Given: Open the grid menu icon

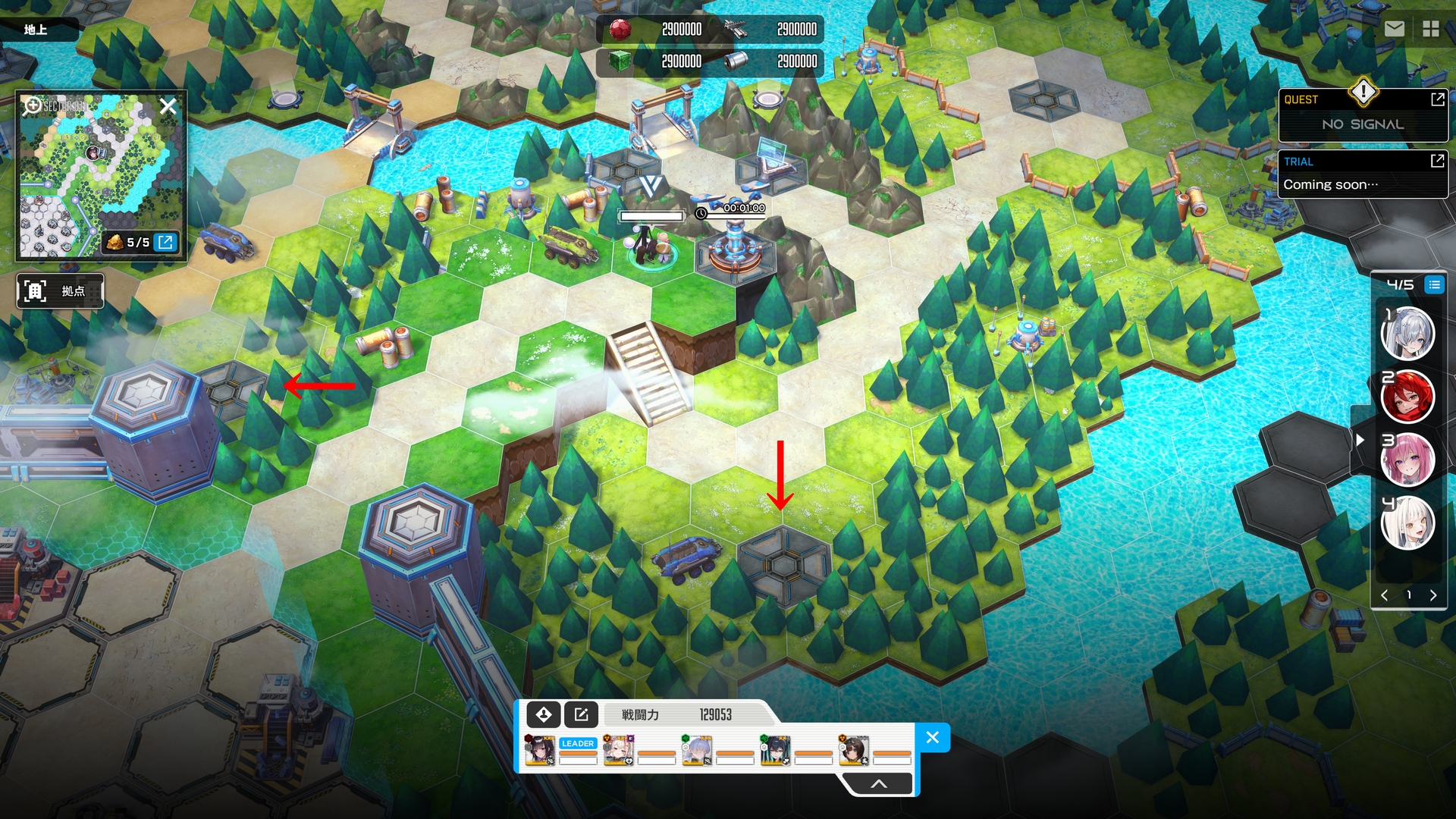Looking at the screenshot, I should tap(1431, 29).
